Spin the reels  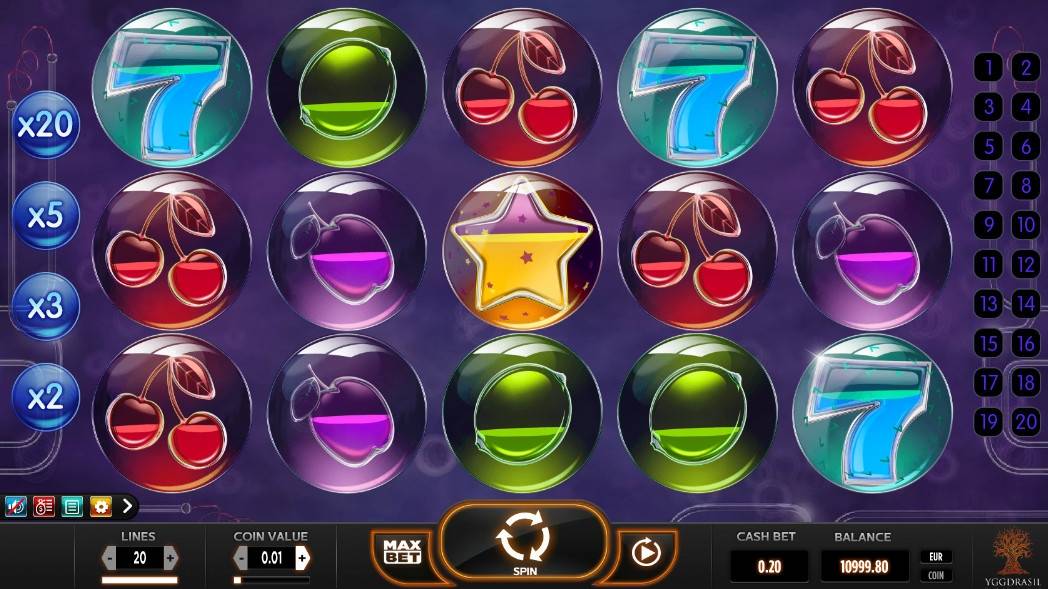(x=524, y=542)
